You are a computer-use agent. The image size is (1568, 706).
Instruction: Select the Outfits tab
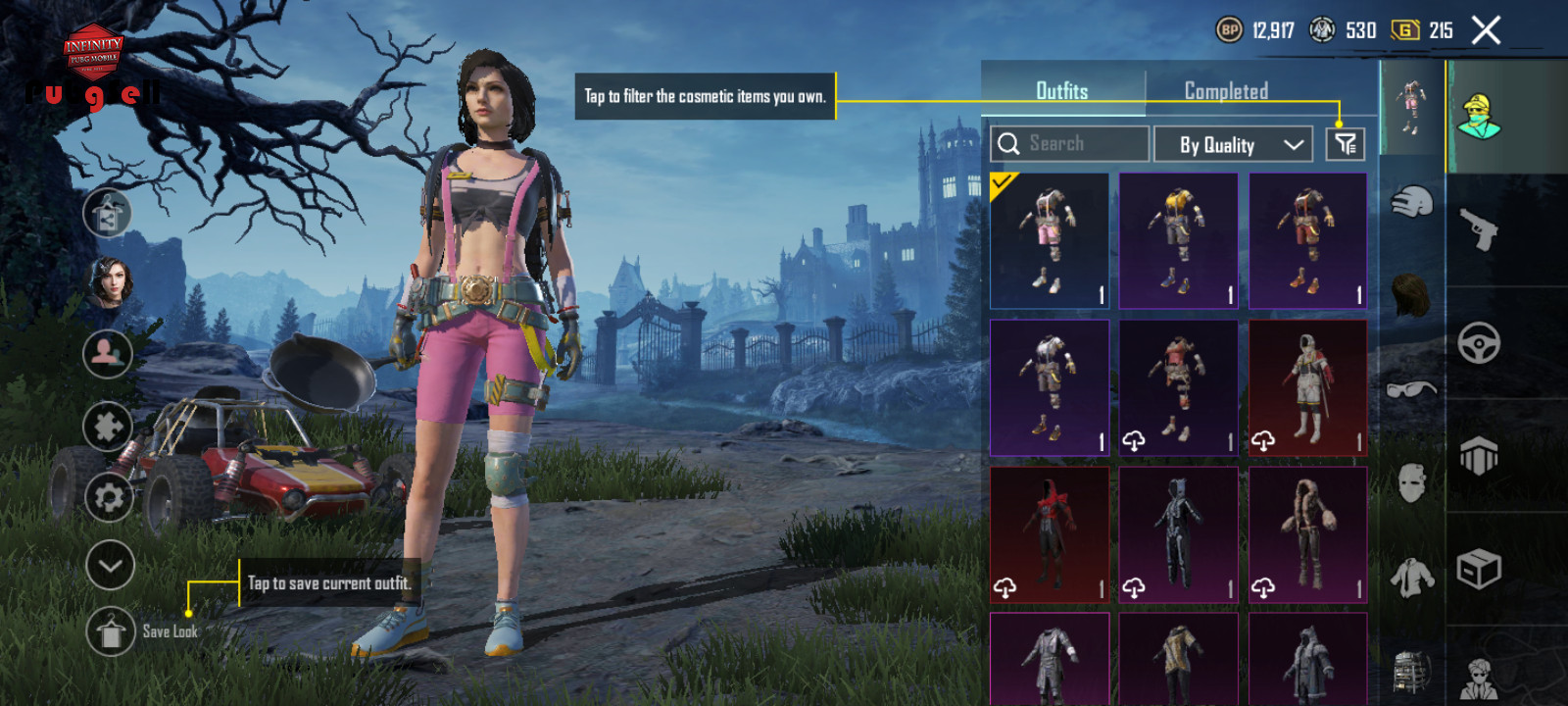(1062, 91)
